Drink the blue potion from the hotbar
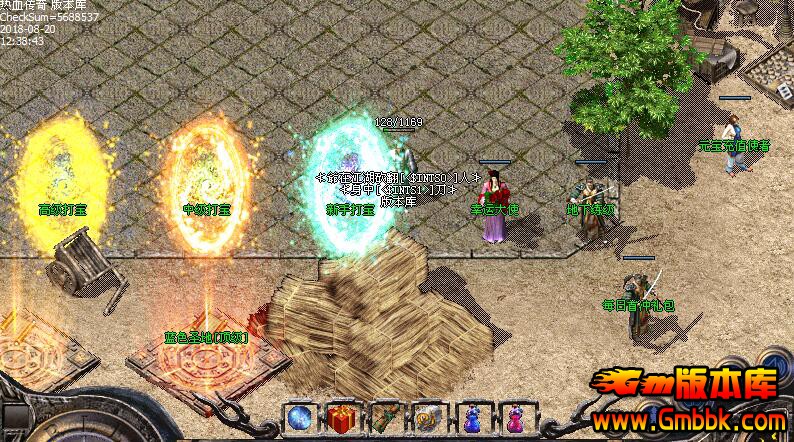Viewport: 794px width, 442px height. (x=472, y=418)
